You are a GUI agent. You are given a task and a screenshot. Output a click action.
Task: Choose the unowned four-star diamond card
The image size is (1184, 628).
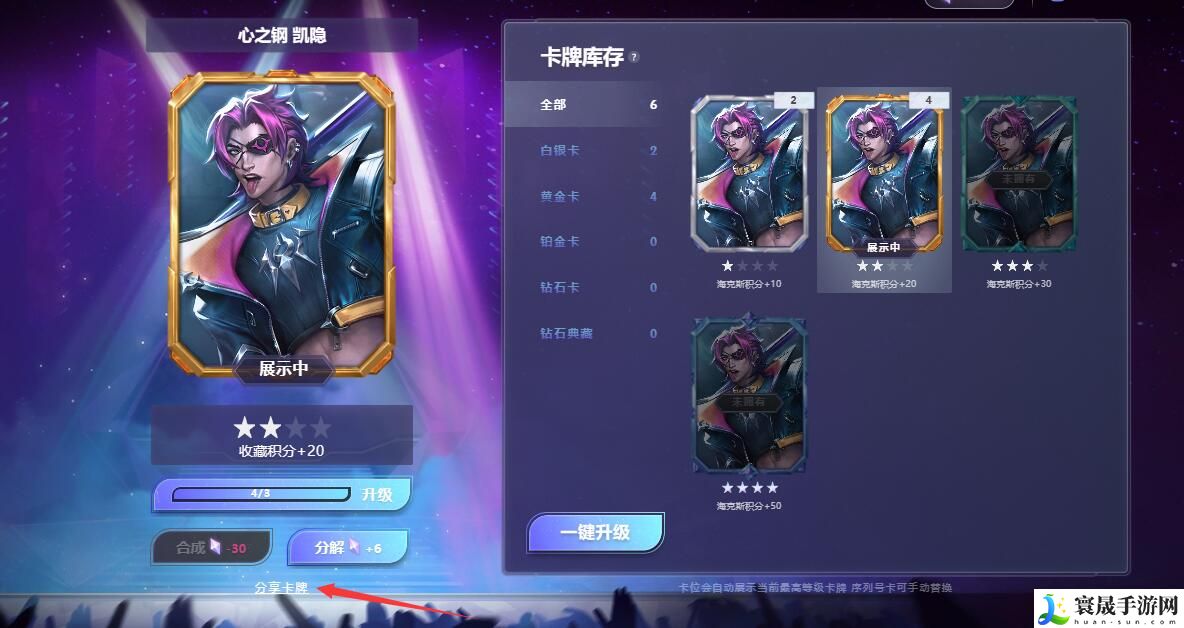pos(749,395)
